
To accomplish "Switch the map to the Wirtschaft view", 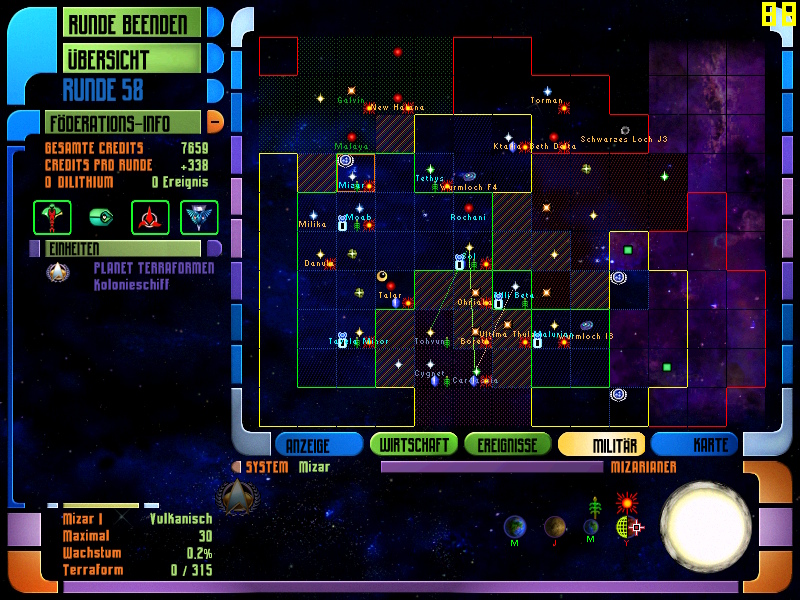I will pyautogui.click(x=414, y=444).
